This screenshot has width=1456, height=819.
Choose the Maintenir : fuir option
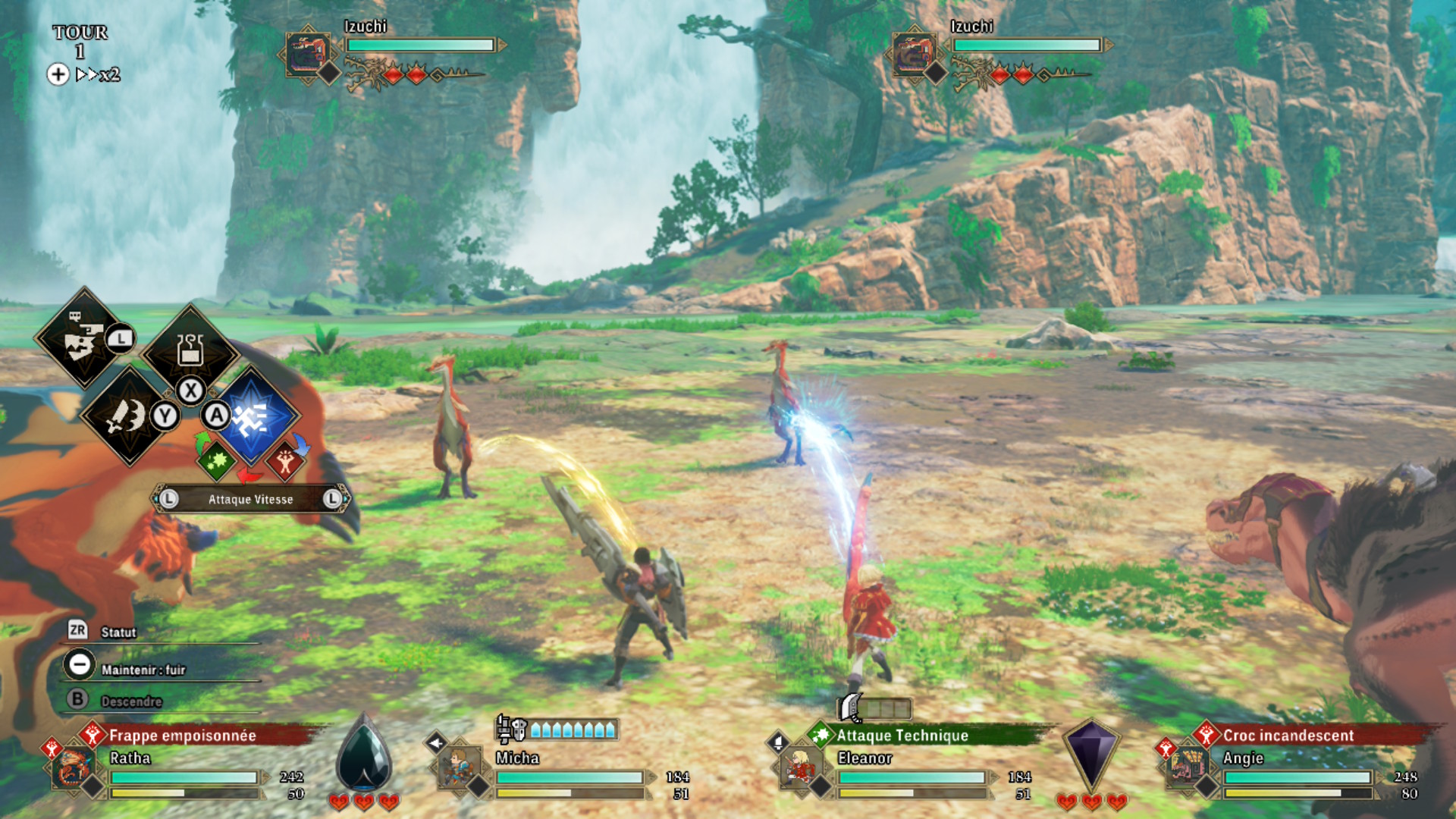click(x=143, y=669)
